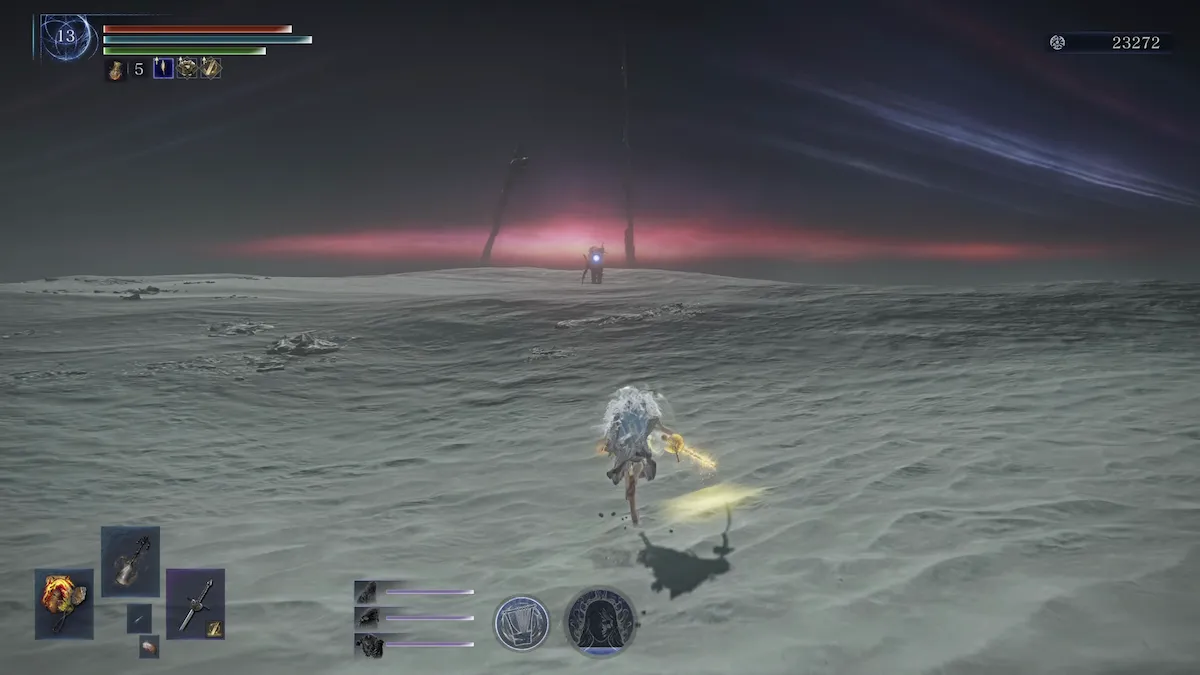Select the flaming torch left-hand slot

coord(64,603)
